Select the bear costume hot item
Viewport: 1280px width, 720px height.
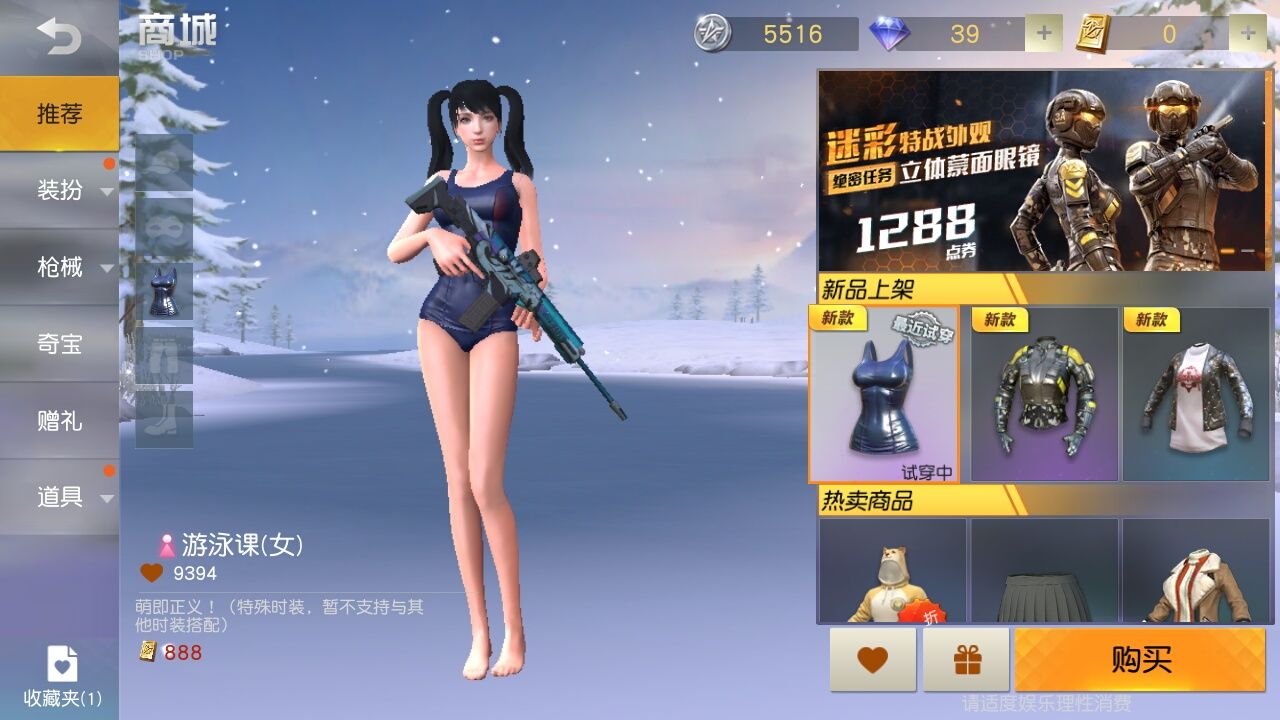pos(892,571)
